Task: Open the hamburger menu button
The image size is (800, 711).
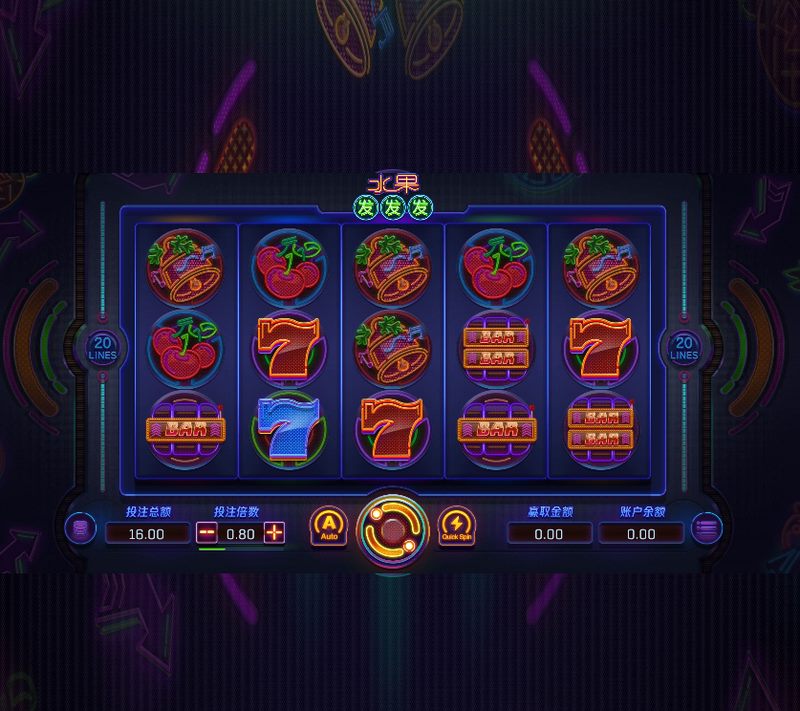Action: [706, 527]
